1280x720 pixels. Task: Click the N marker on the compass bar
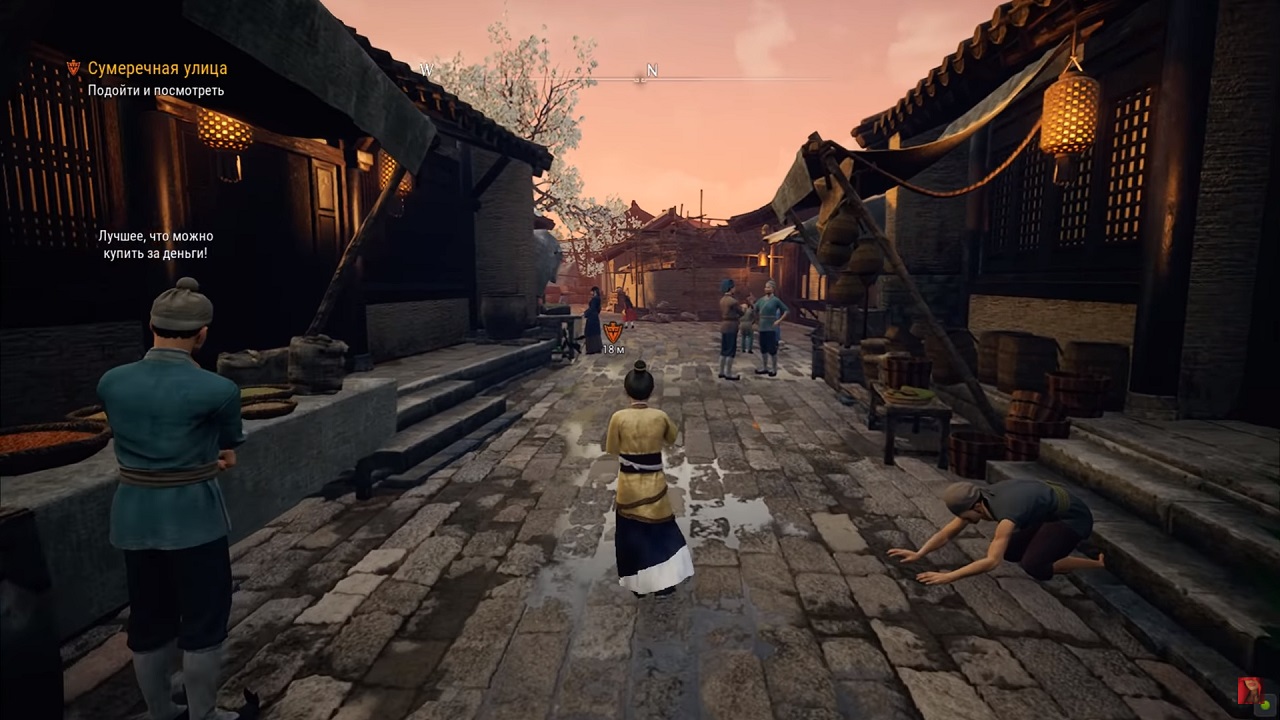click(652, 71)
